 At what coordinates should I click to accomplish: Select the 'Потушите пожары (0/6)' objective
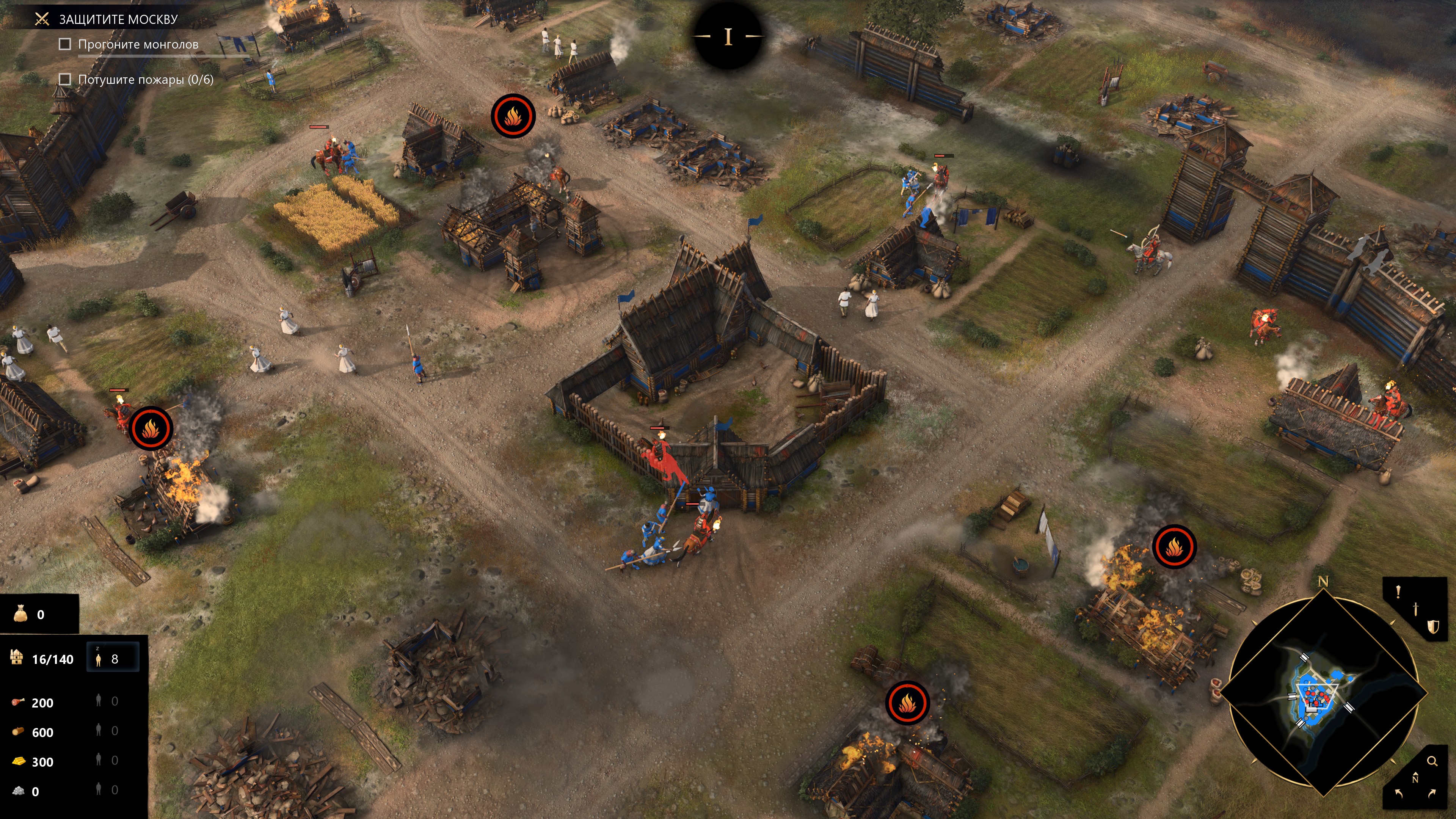[x=145, y=80]
